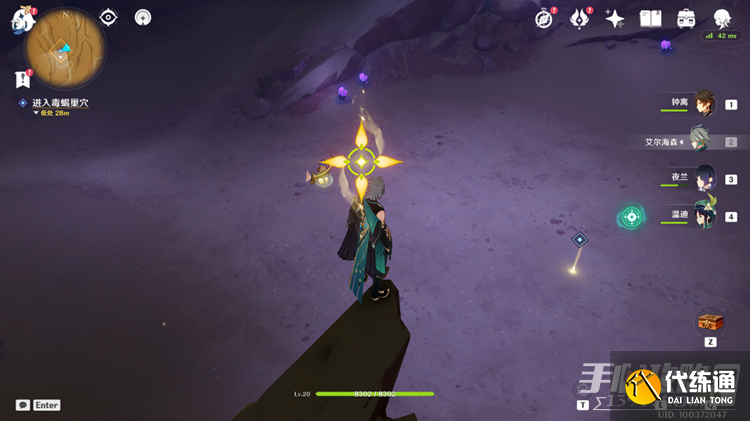Click the eye-shaped elemental sight icon
The height and width of the screenshot is (421, 750).
click(108, 17)
